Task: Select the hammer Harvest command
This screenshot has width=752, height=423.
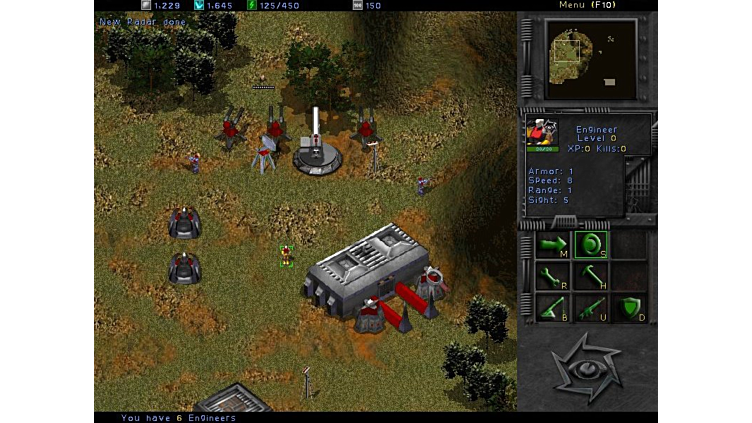Action: (589, 276)
